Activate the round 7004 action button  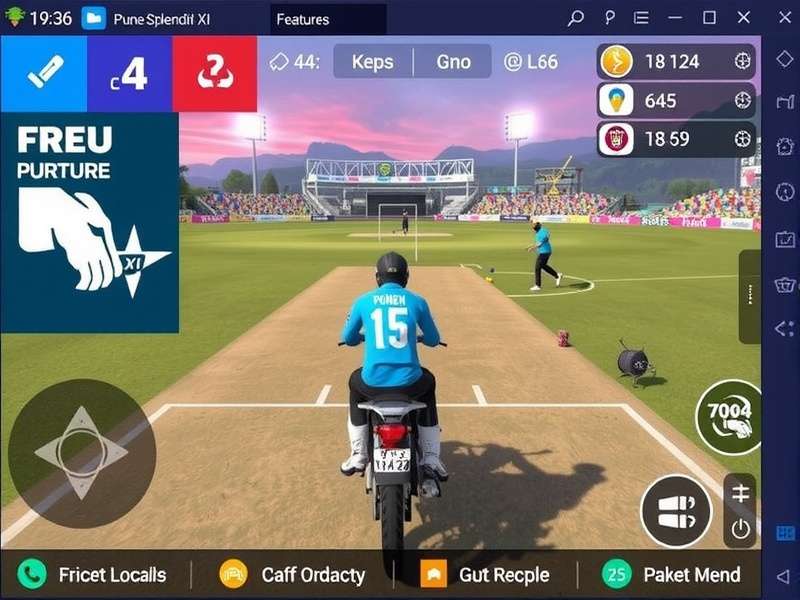click(x=729, y=416)
